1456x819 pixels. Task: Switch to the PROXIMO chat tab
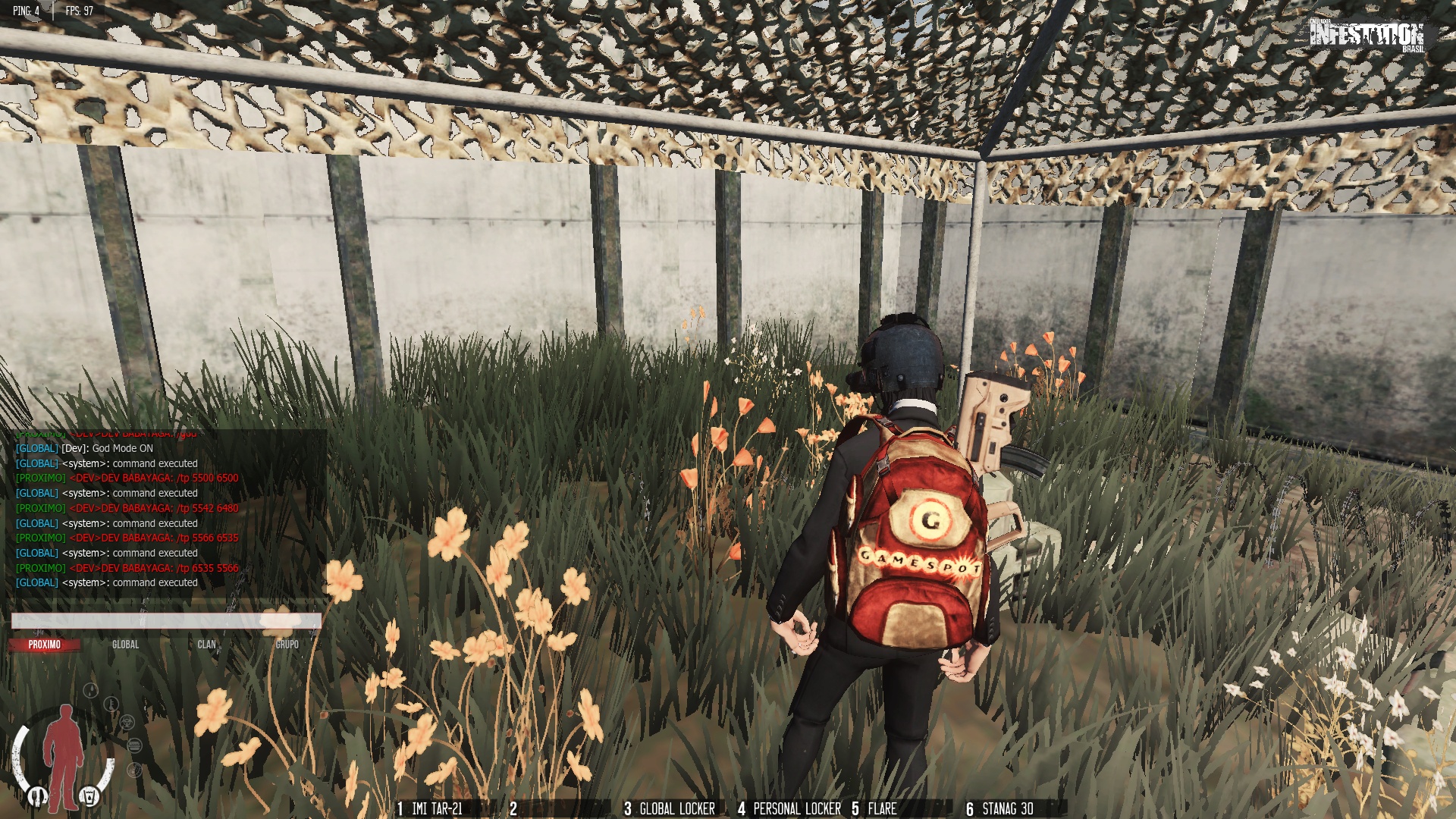45,645
